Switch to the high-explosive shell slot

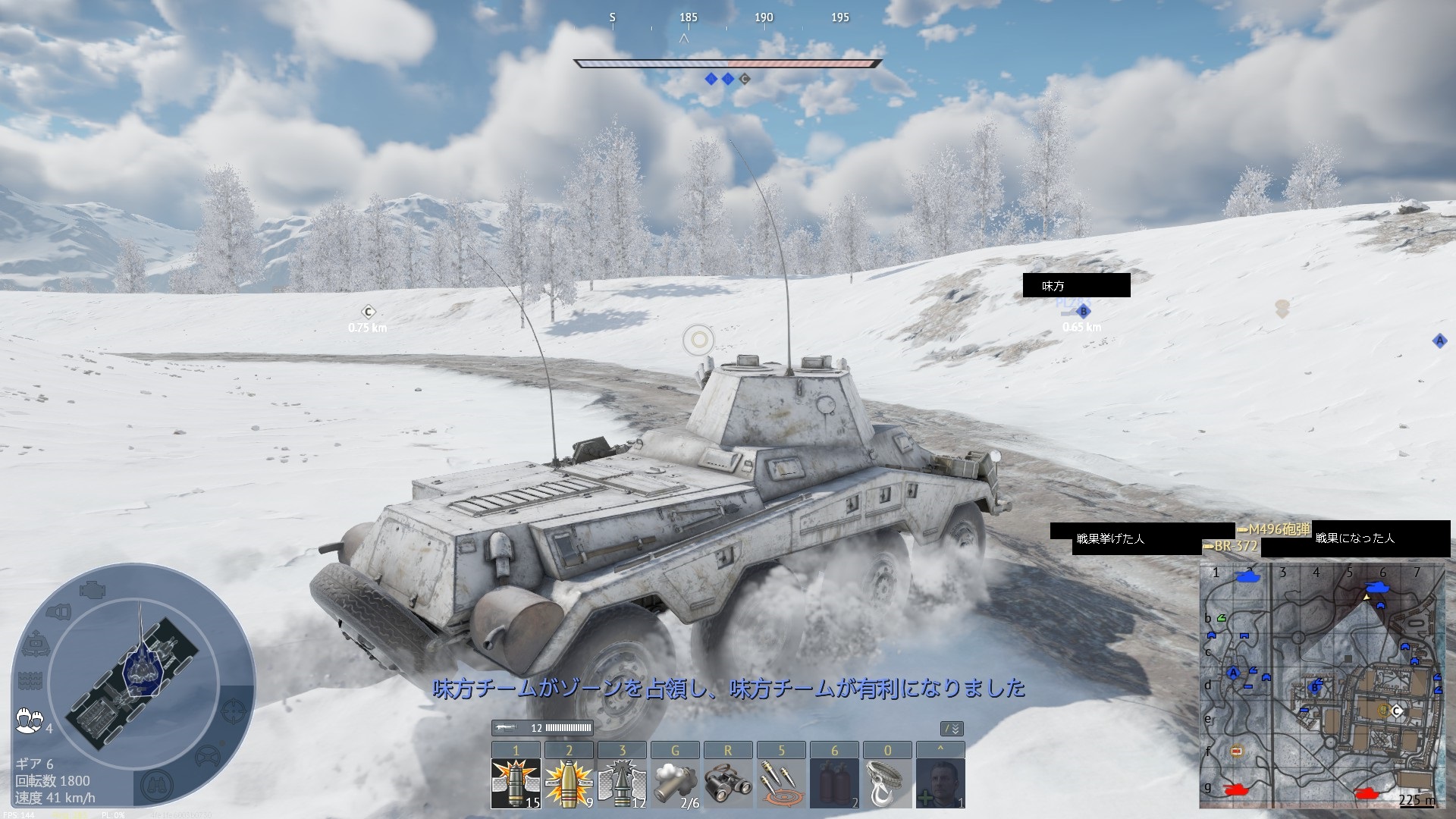point(569,782)
